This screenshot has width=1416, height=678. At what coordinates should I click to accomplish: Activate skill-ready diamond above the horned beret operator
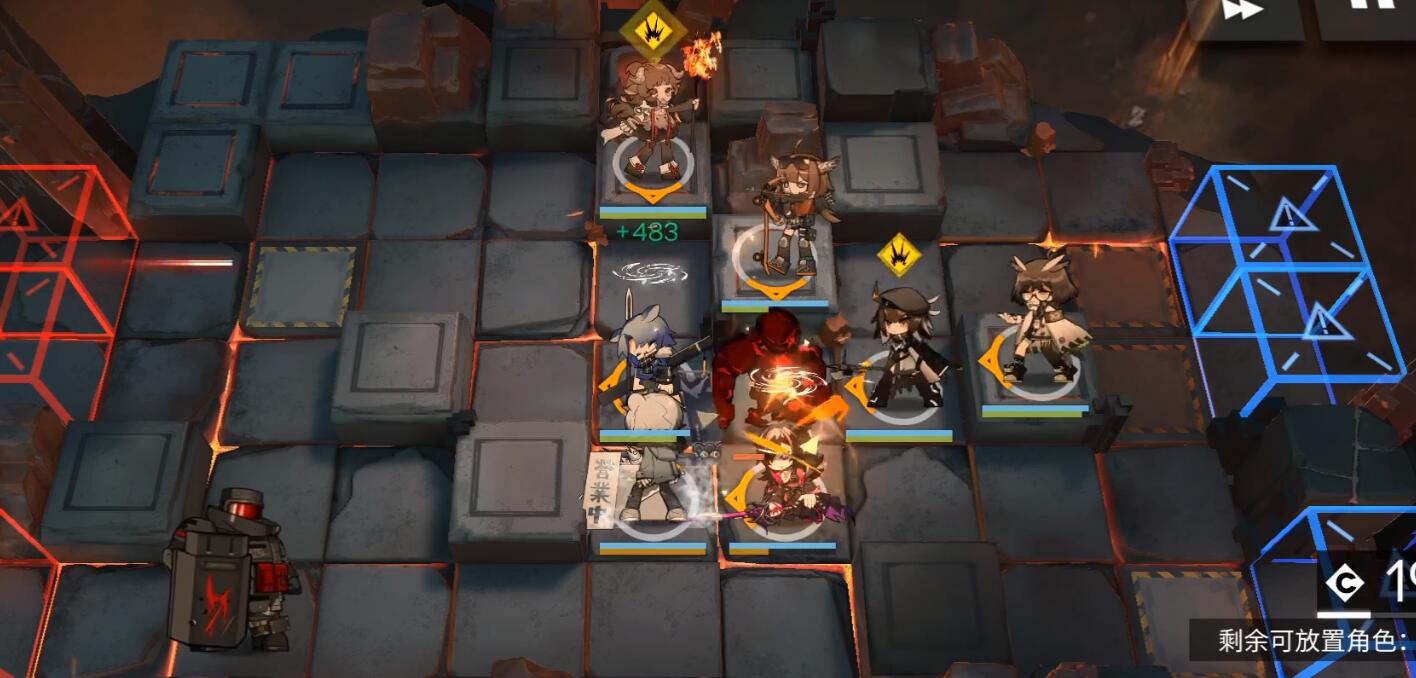[899, 255]
